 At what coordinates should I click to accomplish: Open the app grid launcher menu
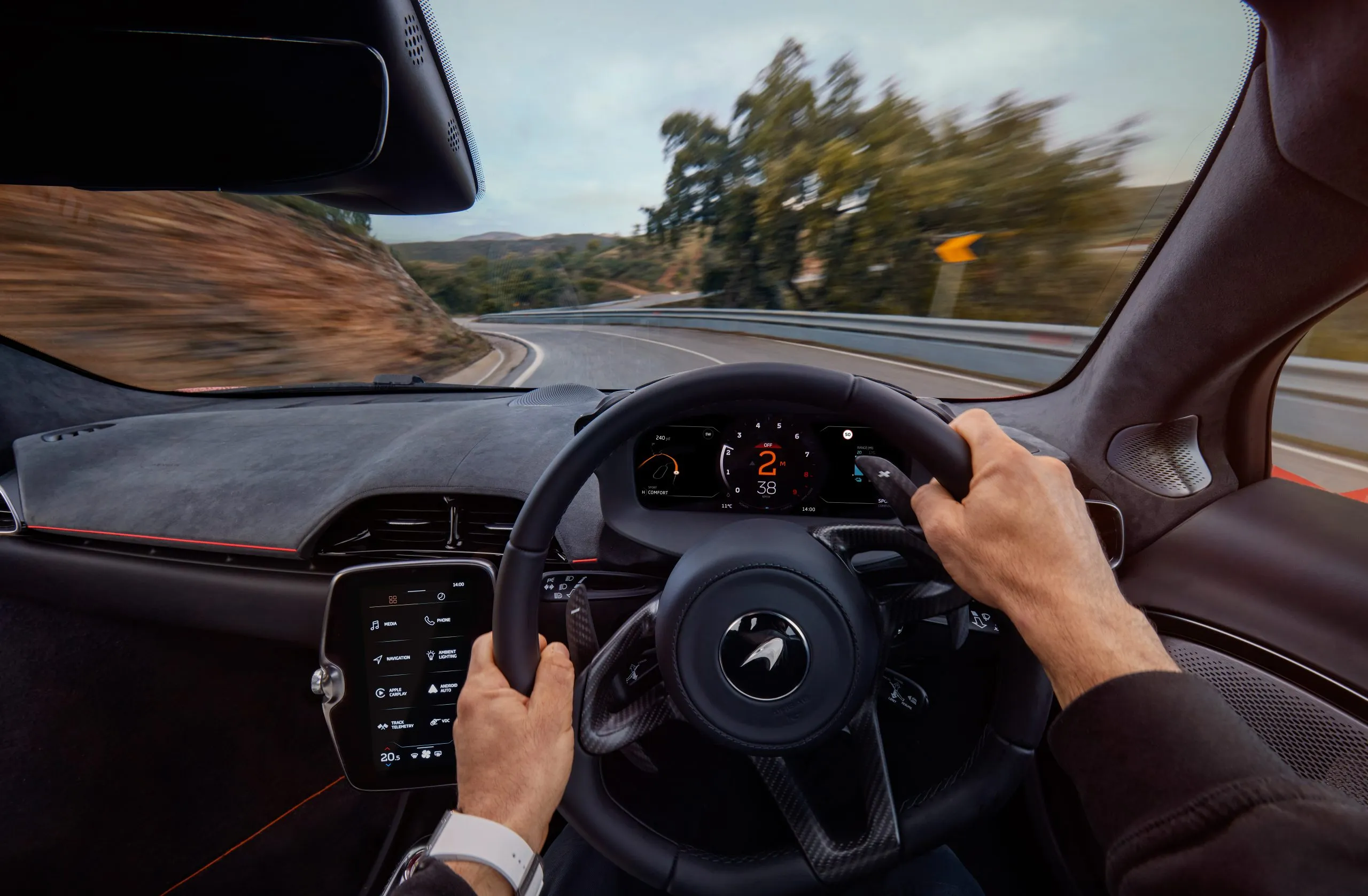[x=393, y=599]
